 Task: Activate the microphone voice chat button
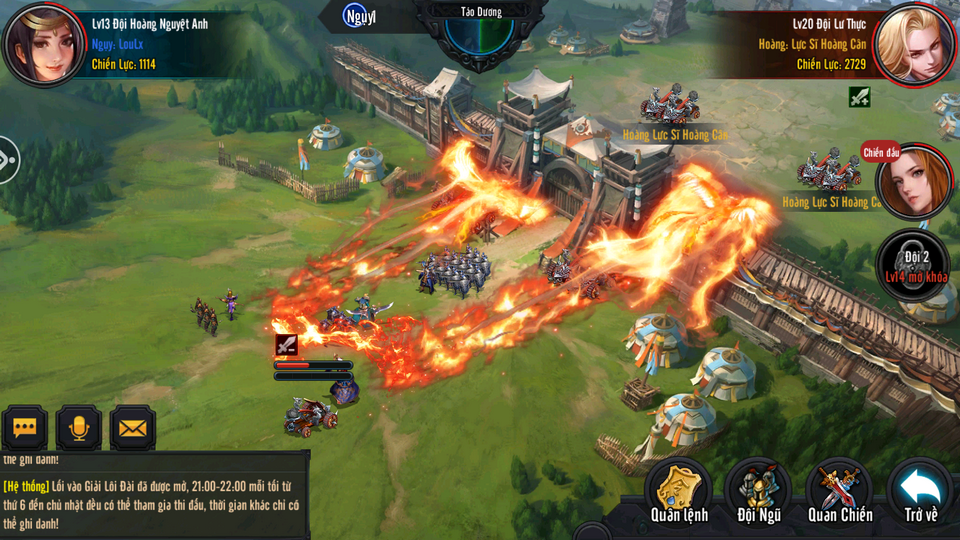click(78, 428)
